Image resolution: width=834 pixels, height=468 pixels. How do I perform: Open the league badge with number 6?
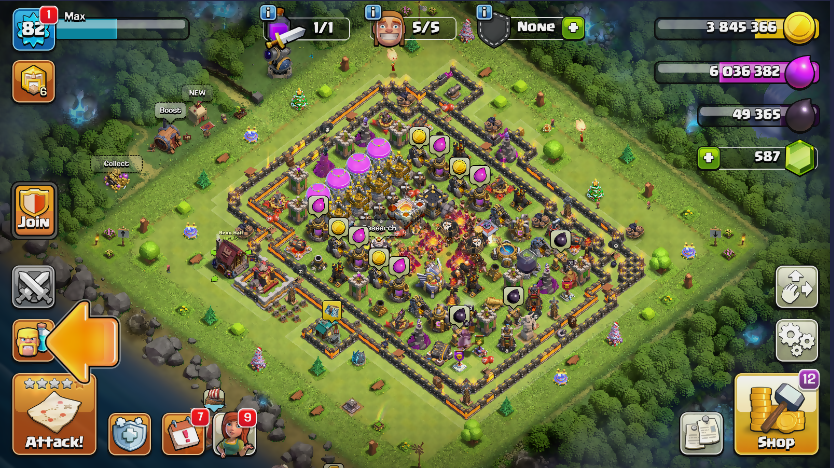point(33,81)
